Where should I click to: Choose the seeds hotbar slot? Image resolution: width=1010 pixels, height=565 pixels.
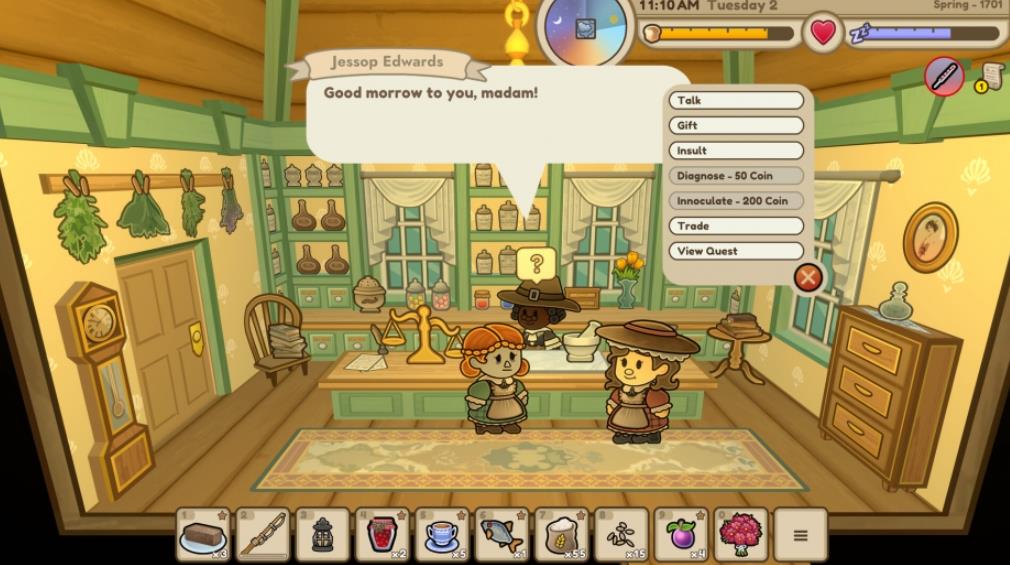622,535
